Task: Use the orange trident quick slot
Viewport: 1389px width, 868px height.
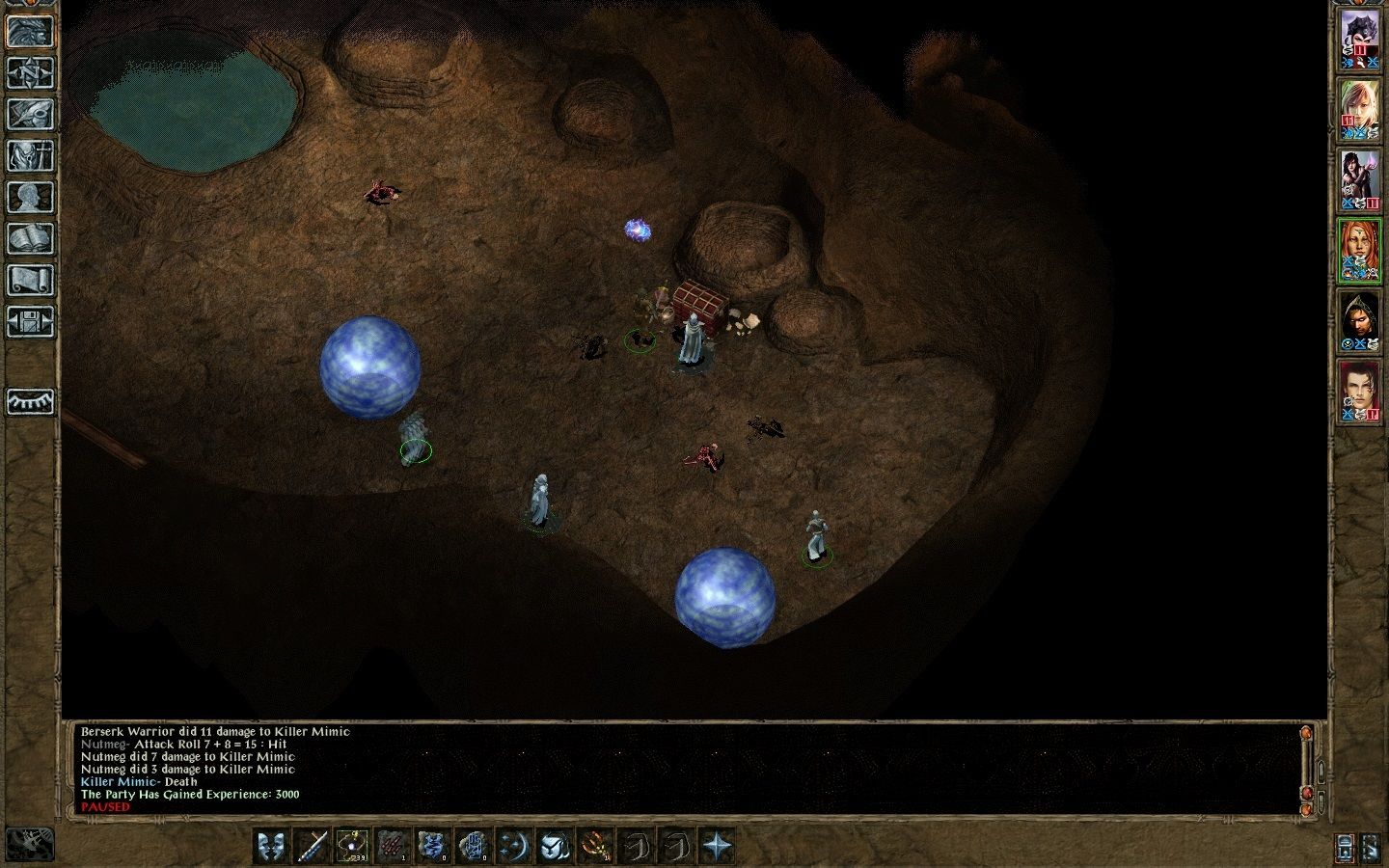Action: tap(595, 846)
